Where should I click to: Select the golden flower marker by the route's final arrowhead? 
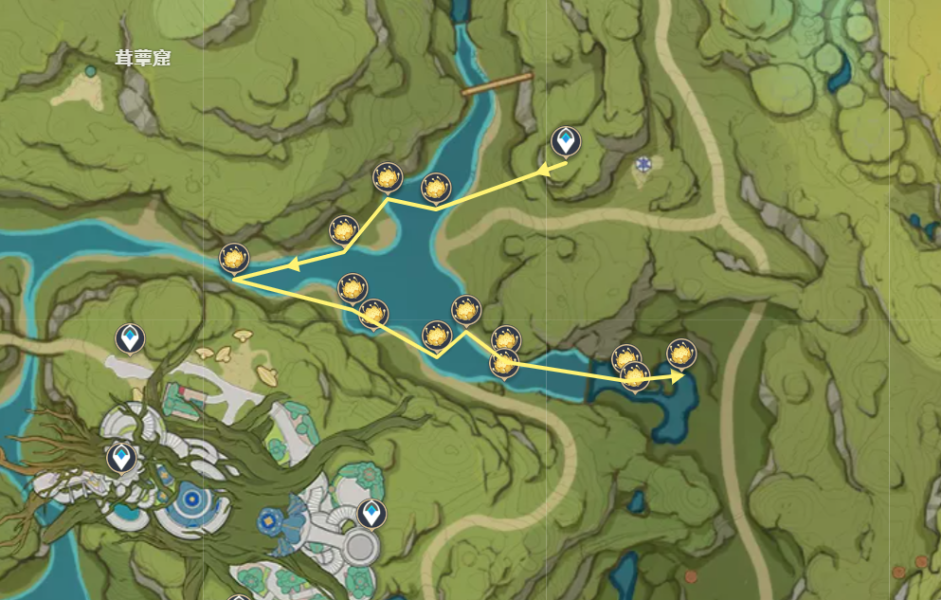point(679,354)
